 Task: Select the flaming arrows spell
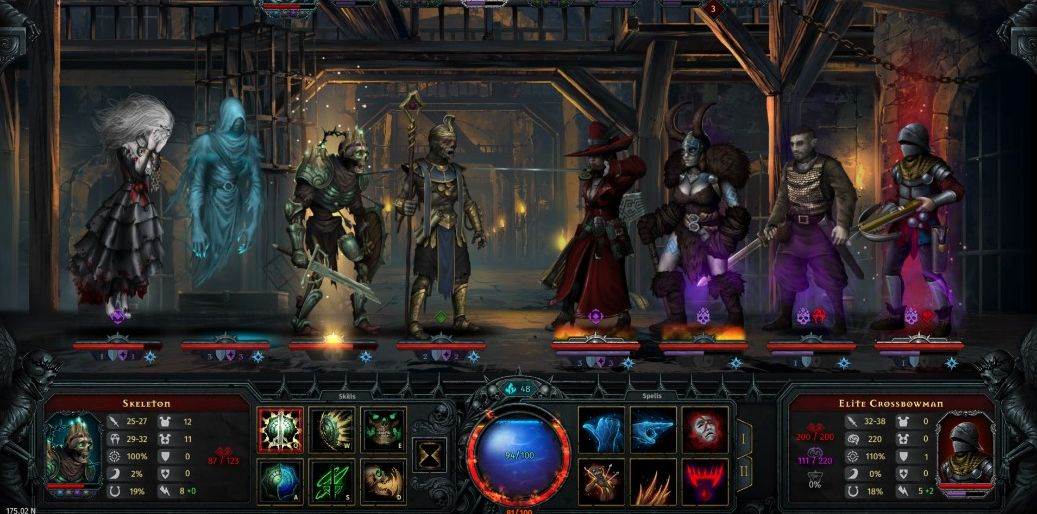[602, 481]
